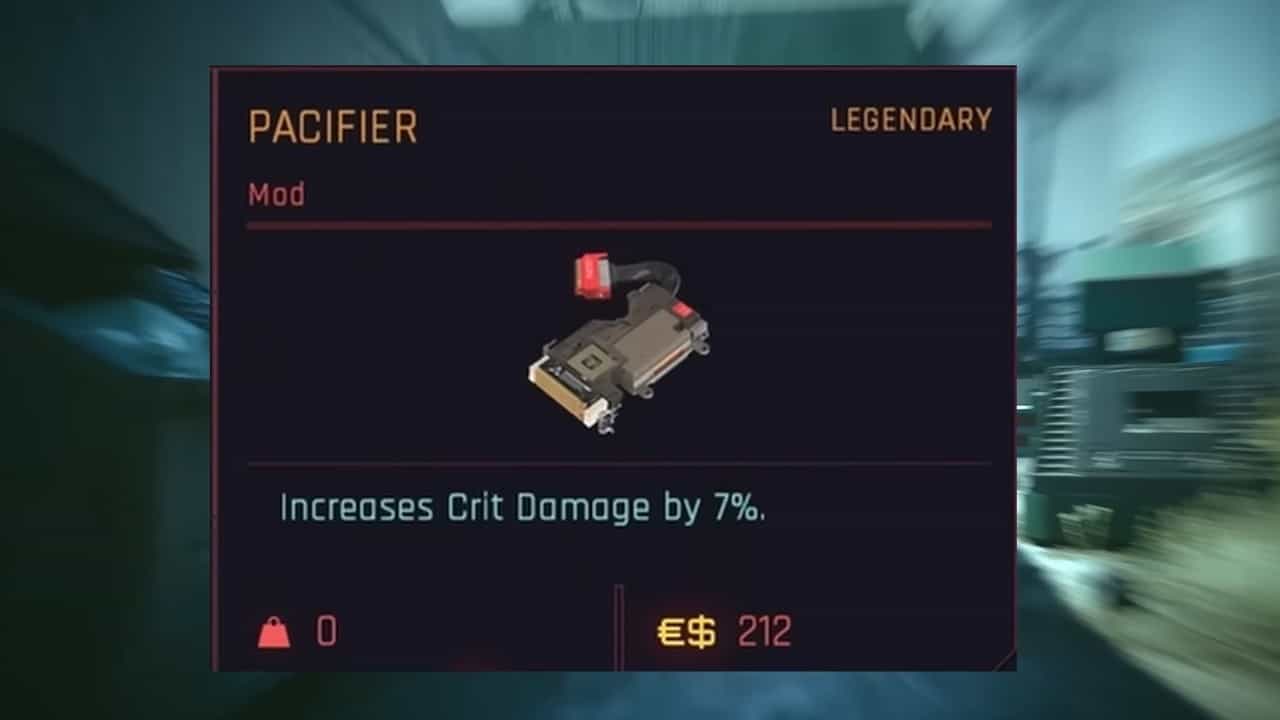Click the divider line above the description
The height and width of the screenshot is (720, 1280).
coord(615,463)
